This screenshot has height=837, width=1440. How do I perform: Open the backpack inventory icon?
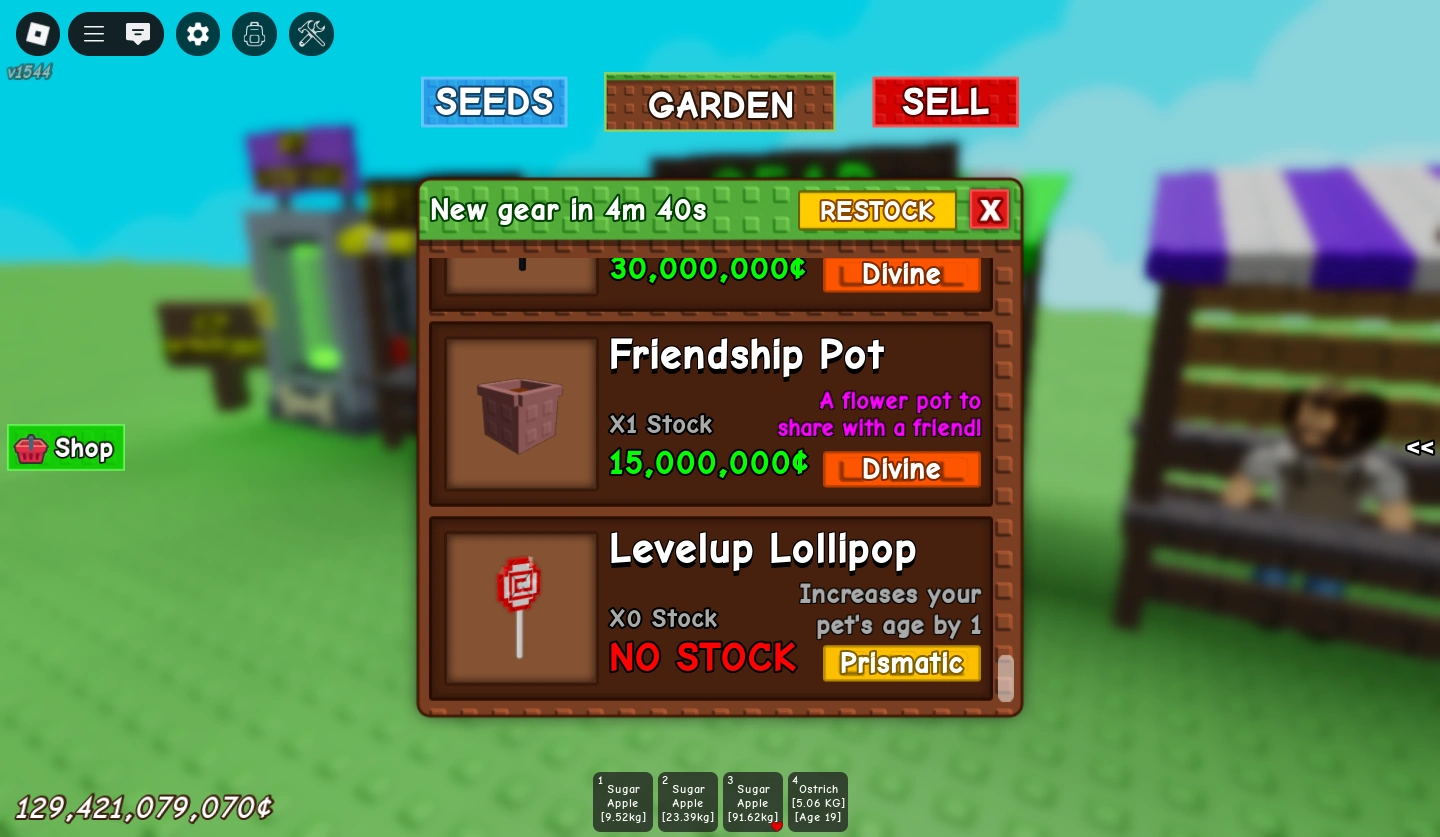(254, 33)
